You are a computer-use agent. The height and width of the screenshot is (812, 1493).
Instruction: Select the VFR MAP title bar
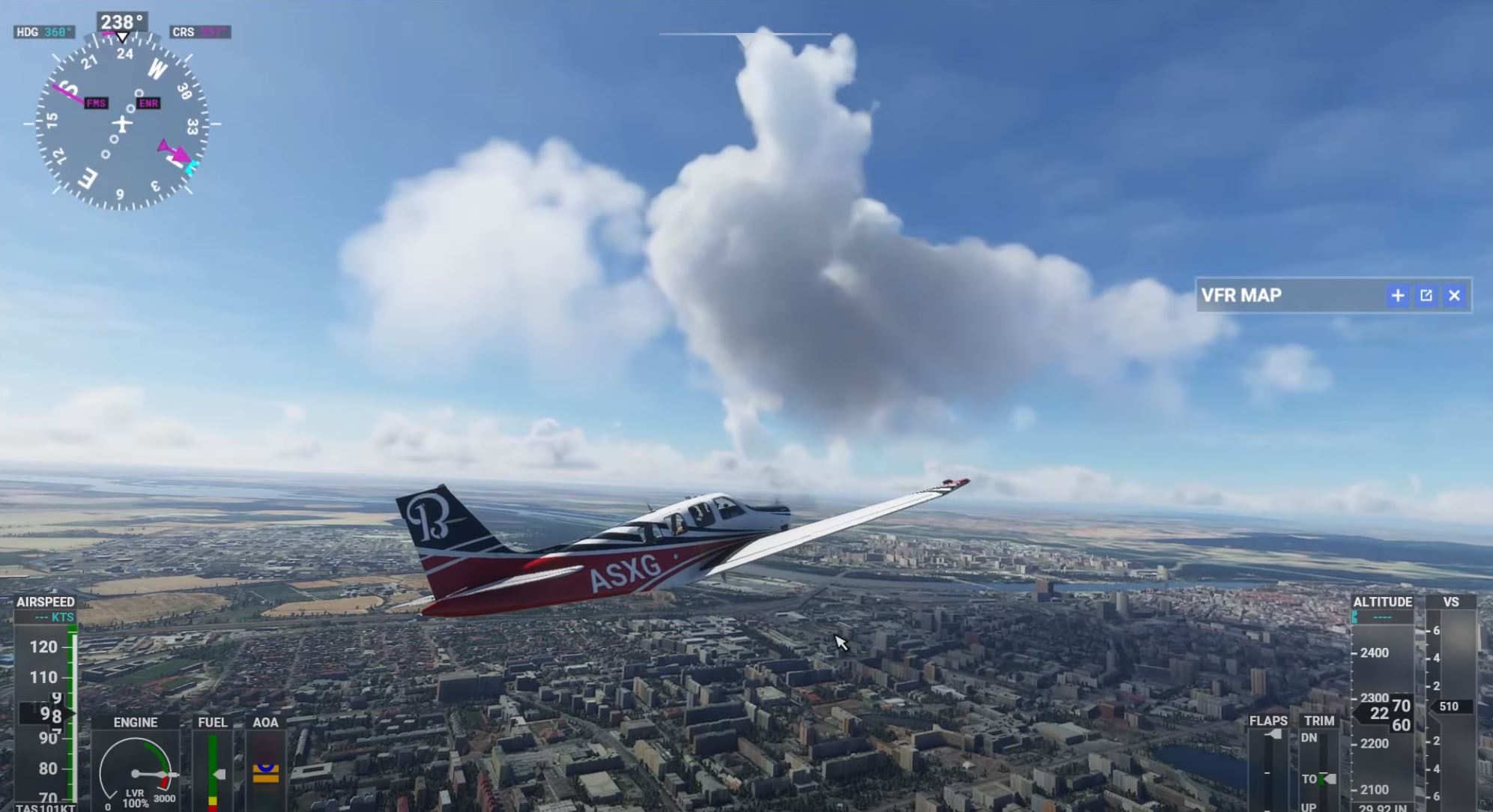(x=1287, y=295)
